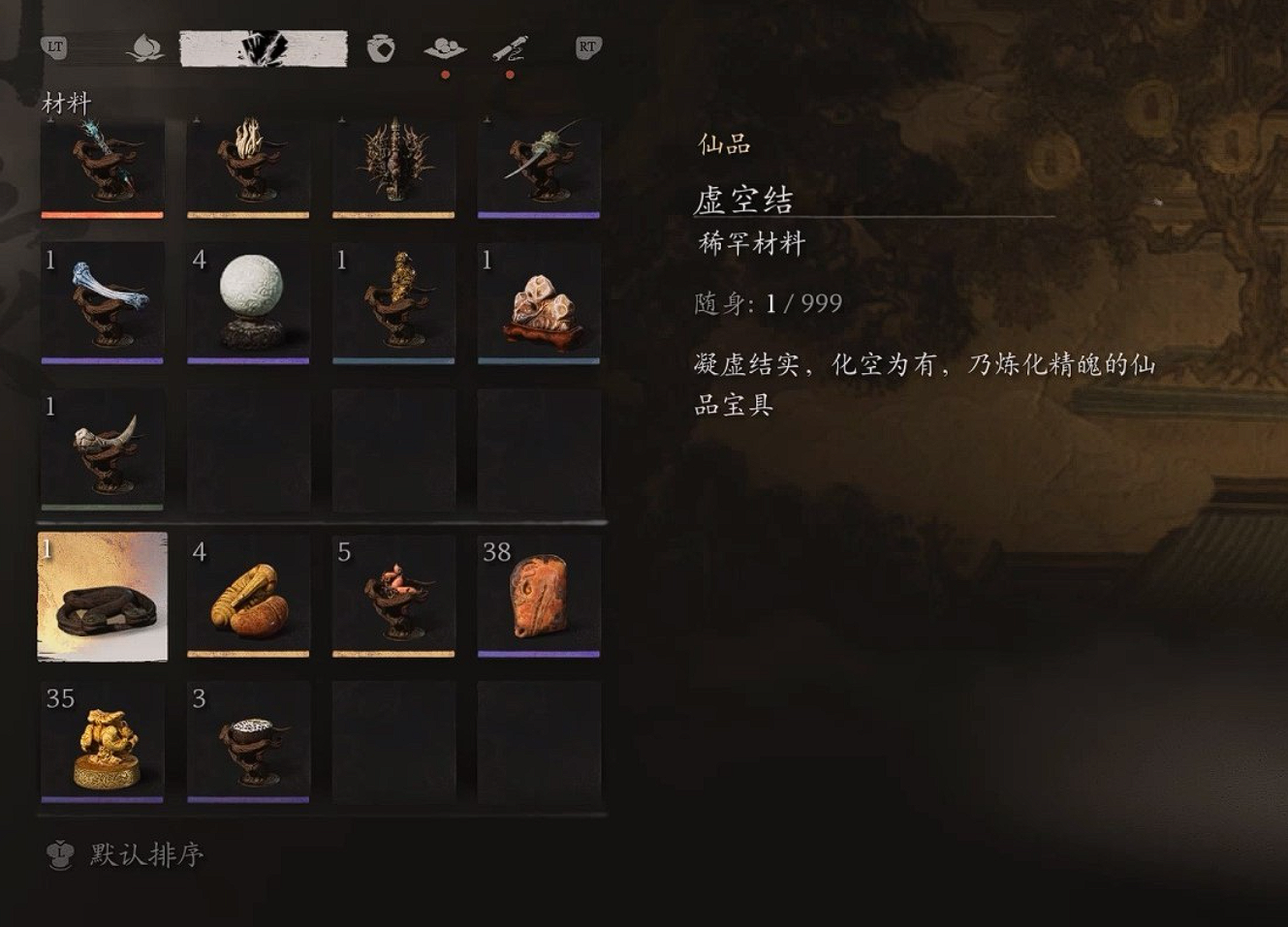
Task: Pick the curved horn material slot
Action: point(102,449)
